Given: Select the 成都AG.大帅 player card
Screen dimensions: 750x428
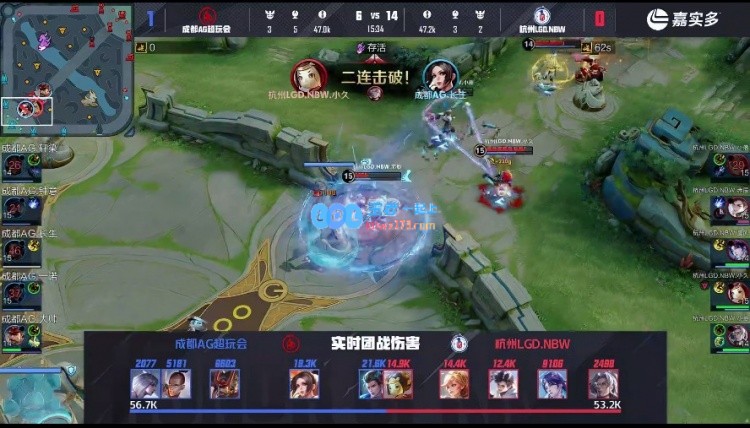Looking at the screenshot, I should tap(19, 333).
